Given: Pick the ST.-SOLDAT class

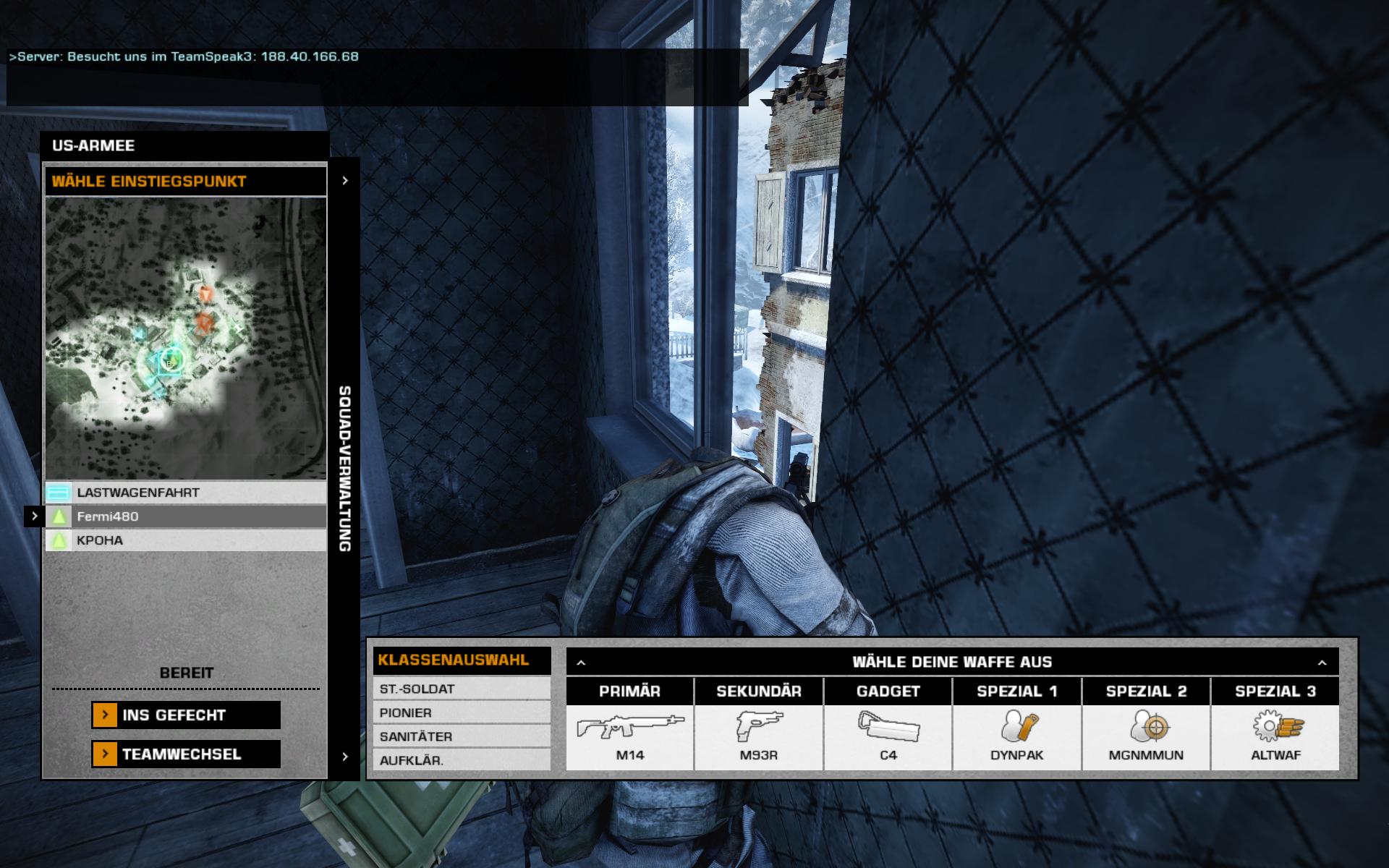Looking at the screenshot, I should point(462,689).
